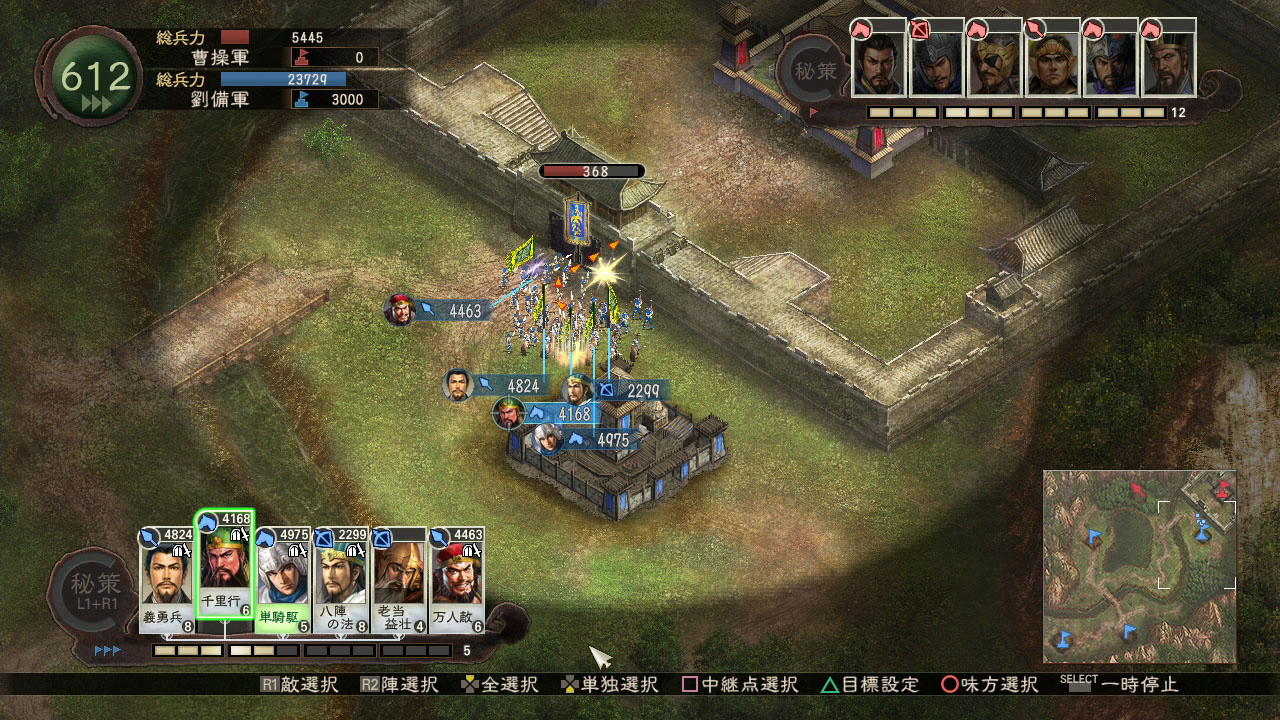The width and height of the screenshot is (1280, 720).
Task: Click the red enemy flag on minimap
Action: click(1137, 489)
